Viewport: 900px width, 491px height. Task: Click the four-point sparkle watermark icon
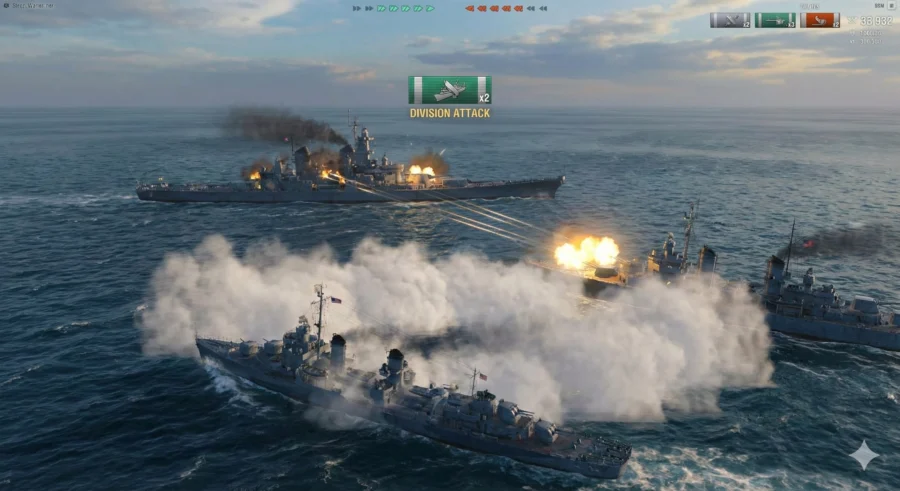point(864,455)
